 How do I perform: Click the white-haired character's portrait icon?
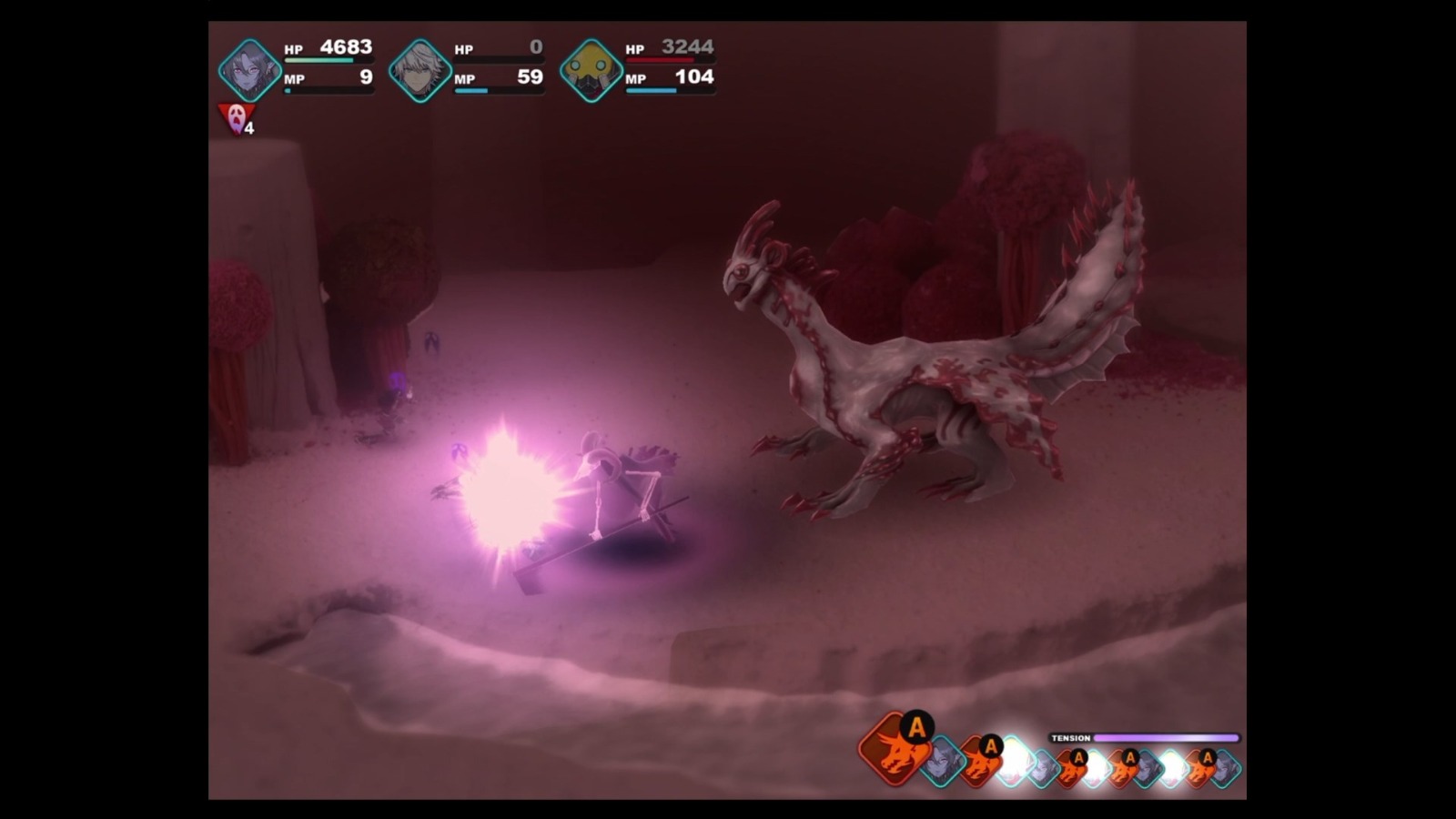[x=420, y=68]
